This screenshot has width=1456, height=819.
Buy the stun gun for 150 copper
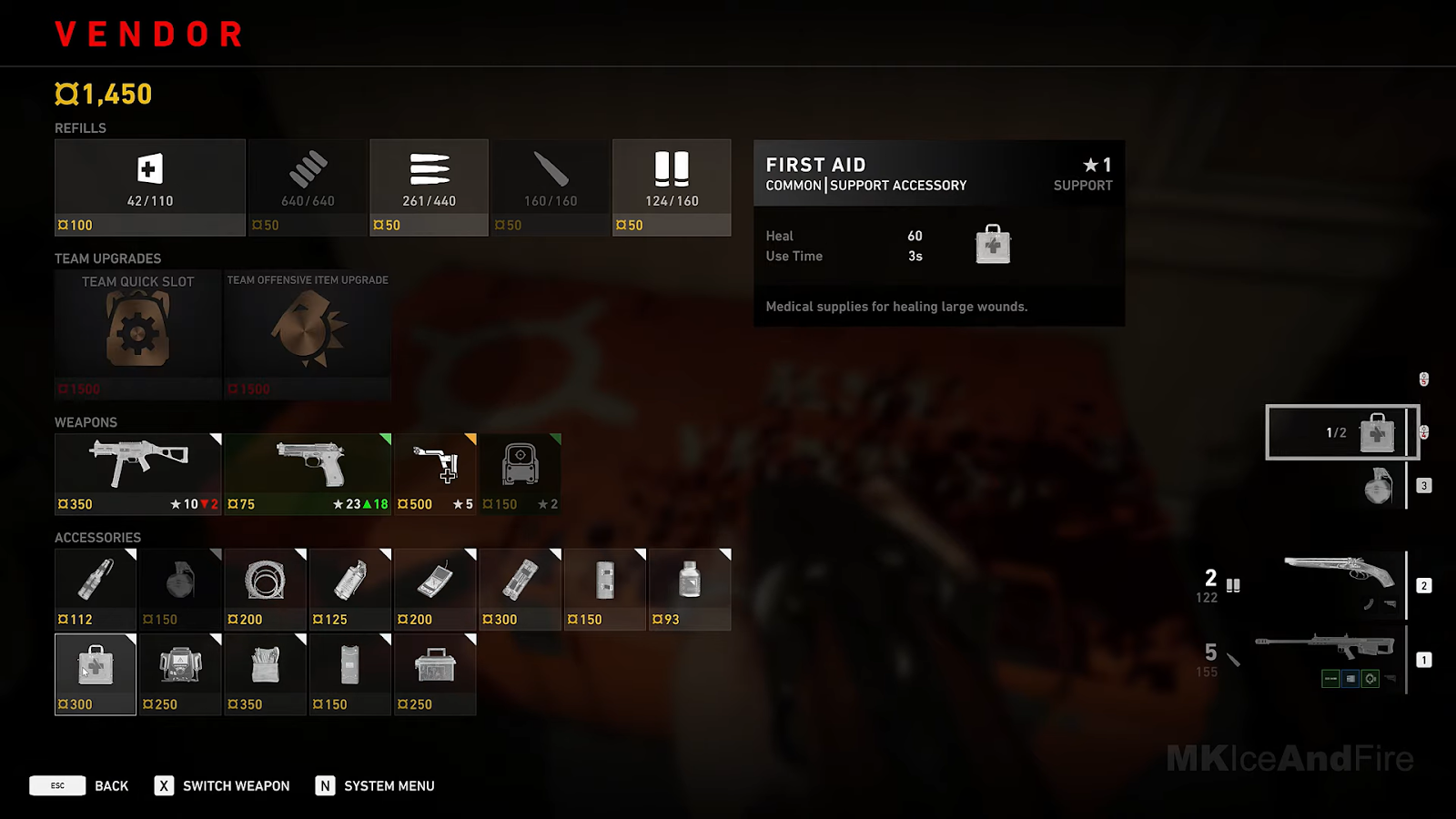click(x=349, y=673)
